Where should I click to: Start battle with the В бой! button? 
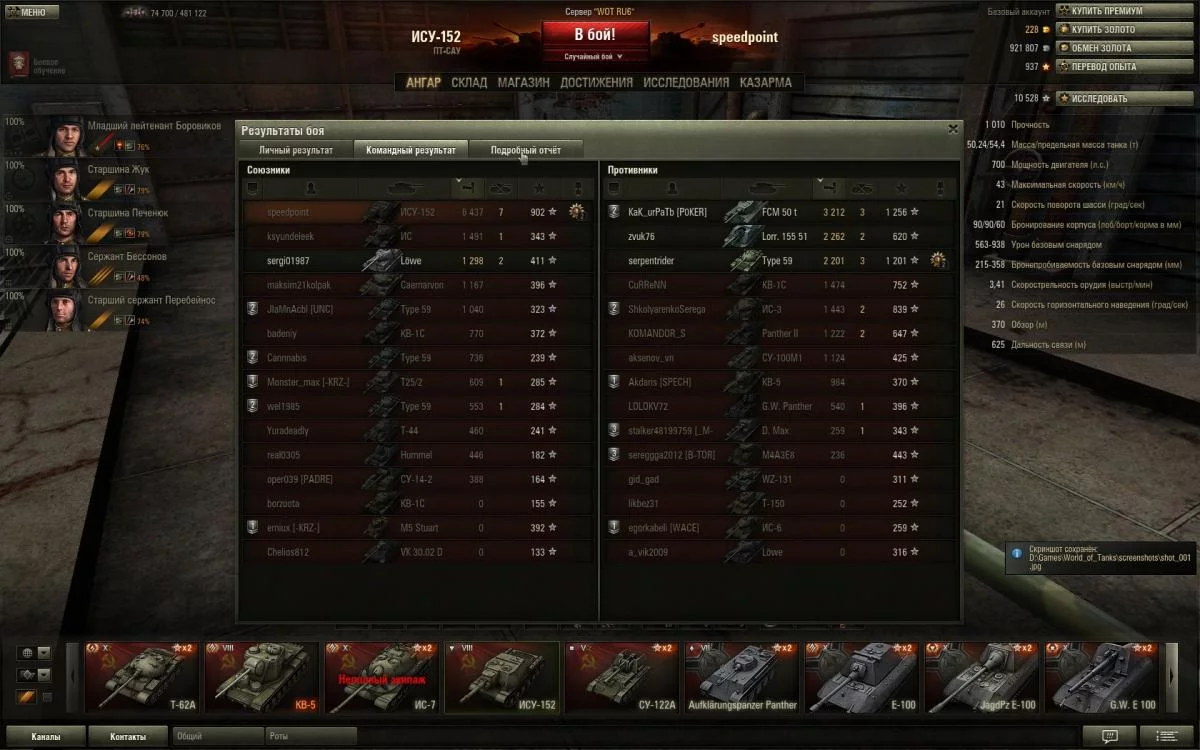(594, 34)
